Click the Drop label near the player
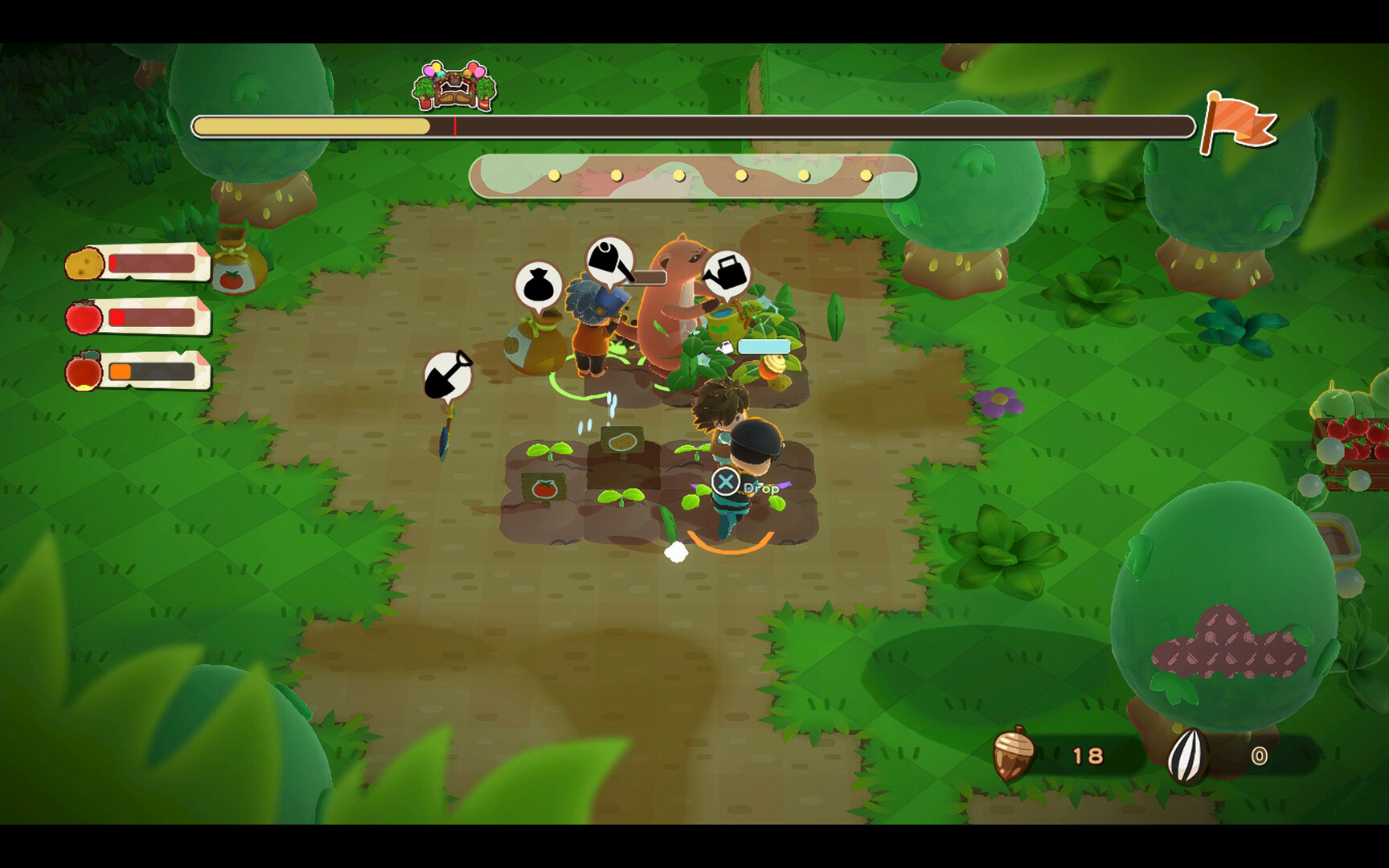Image resolution: width=1389 pixels, height=868 pixels. tap(760, 487)
